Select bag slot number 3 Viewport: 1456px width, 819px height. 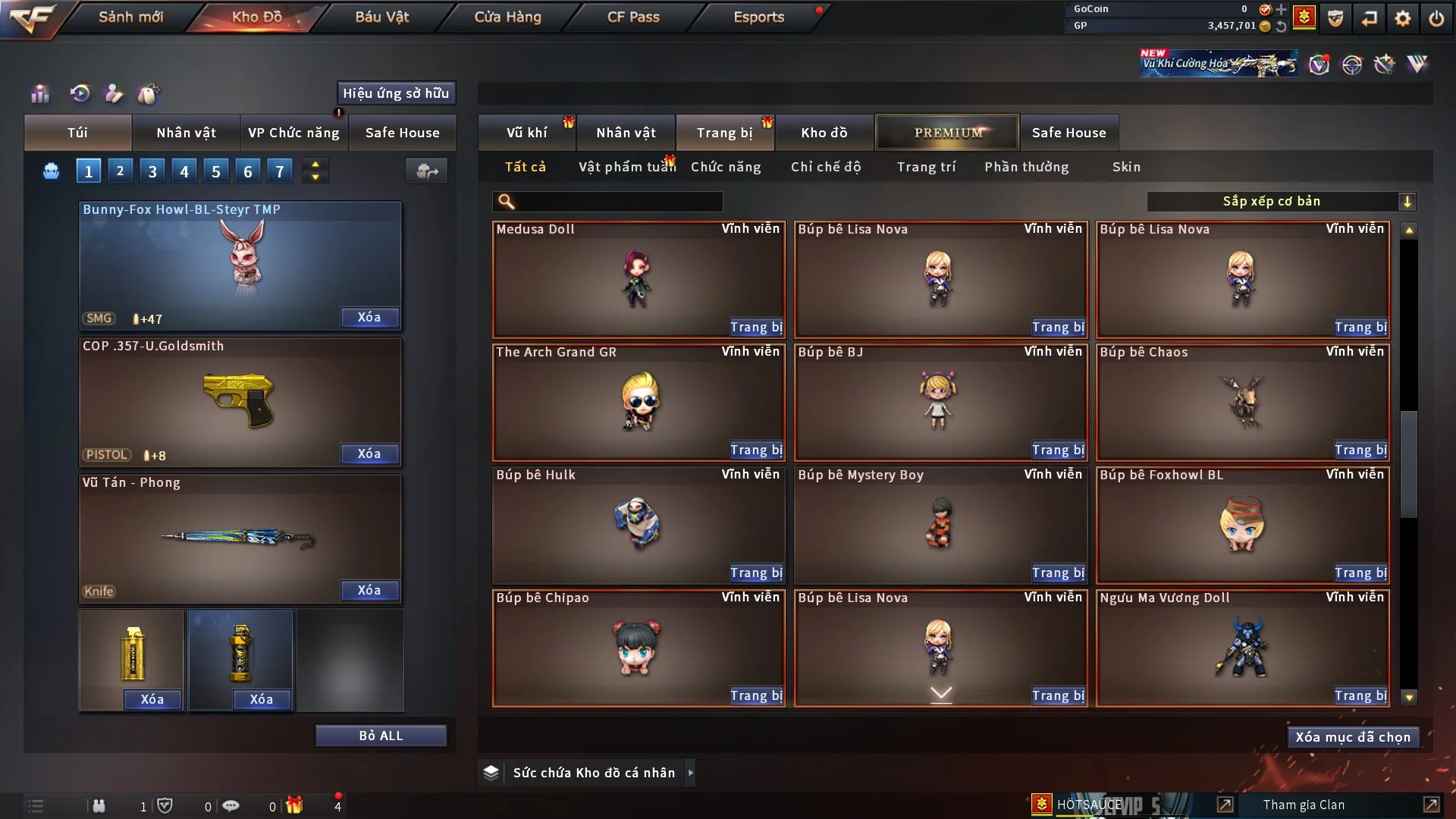(152, 171)
